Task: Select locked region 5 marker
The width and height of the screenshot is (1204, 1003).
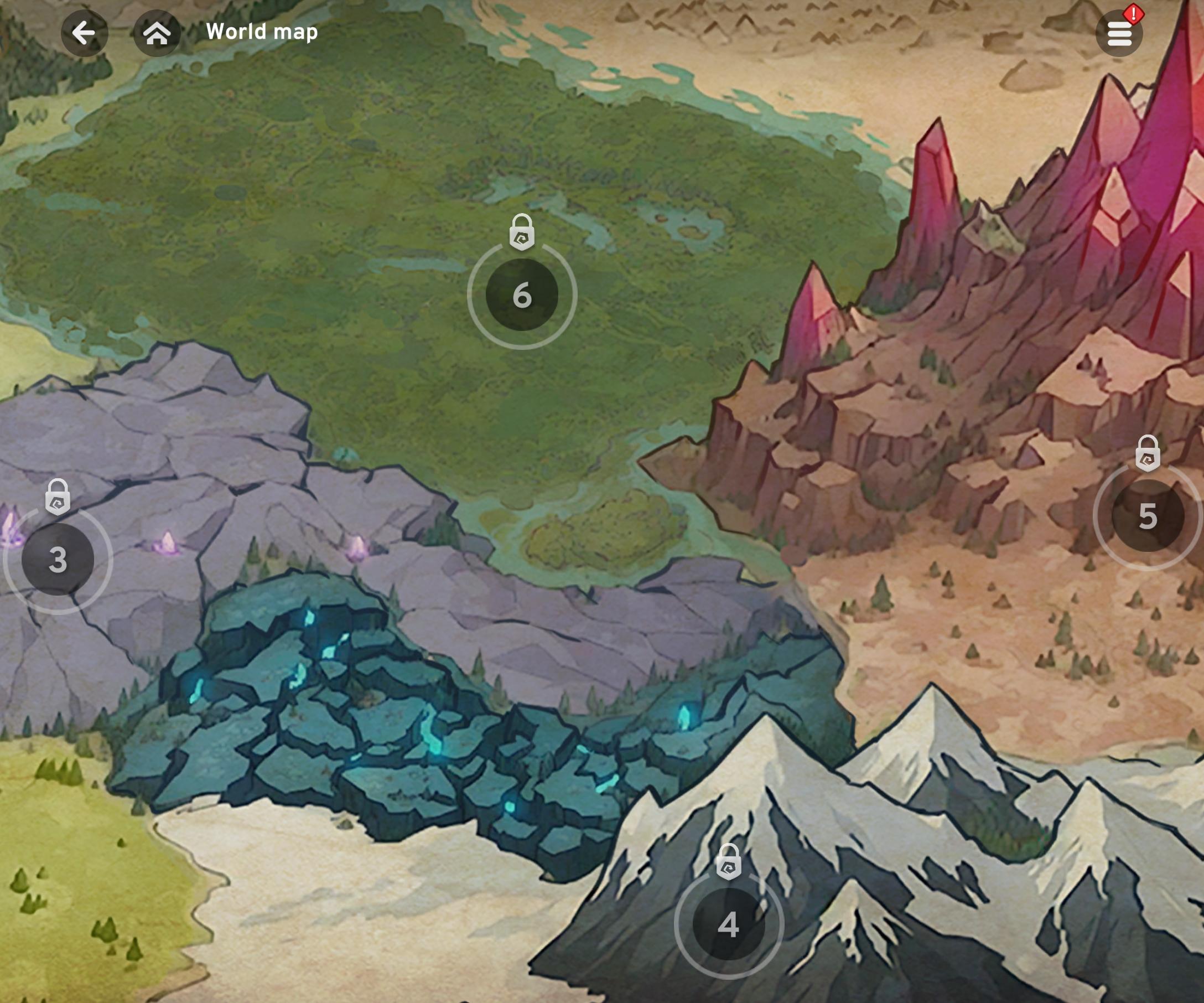Action: [x=1147, y=515]
